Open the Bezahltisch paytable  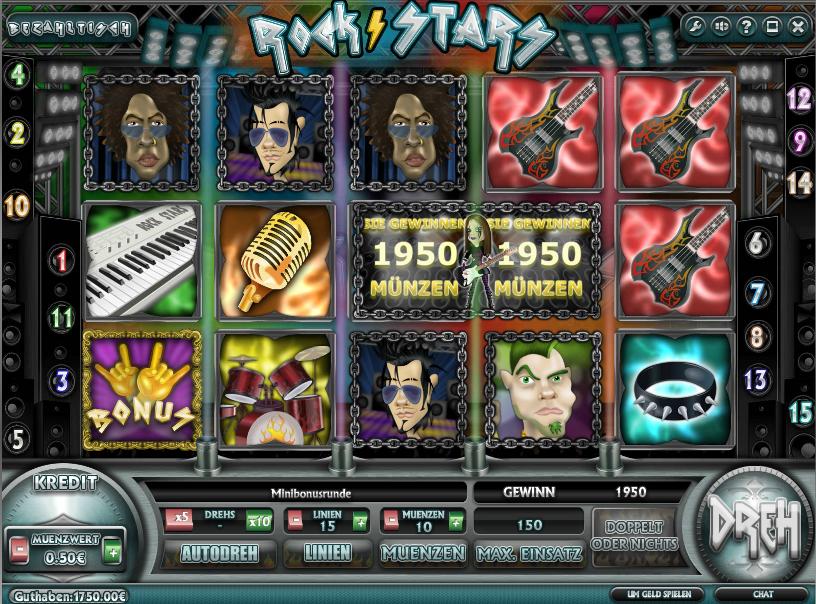coord(70,27)
